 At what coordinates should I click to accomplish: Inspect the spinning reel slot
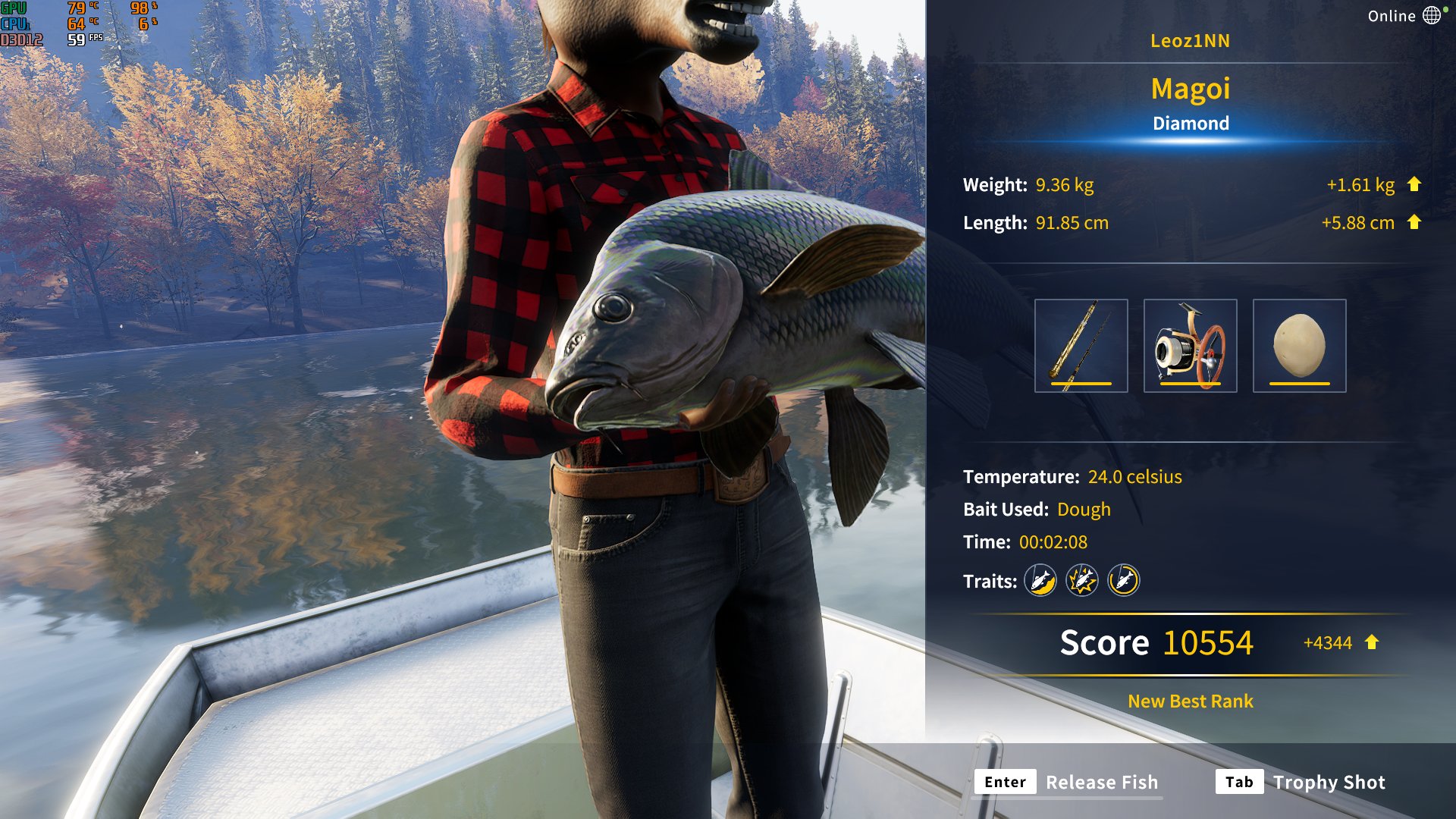(1190, 346)
